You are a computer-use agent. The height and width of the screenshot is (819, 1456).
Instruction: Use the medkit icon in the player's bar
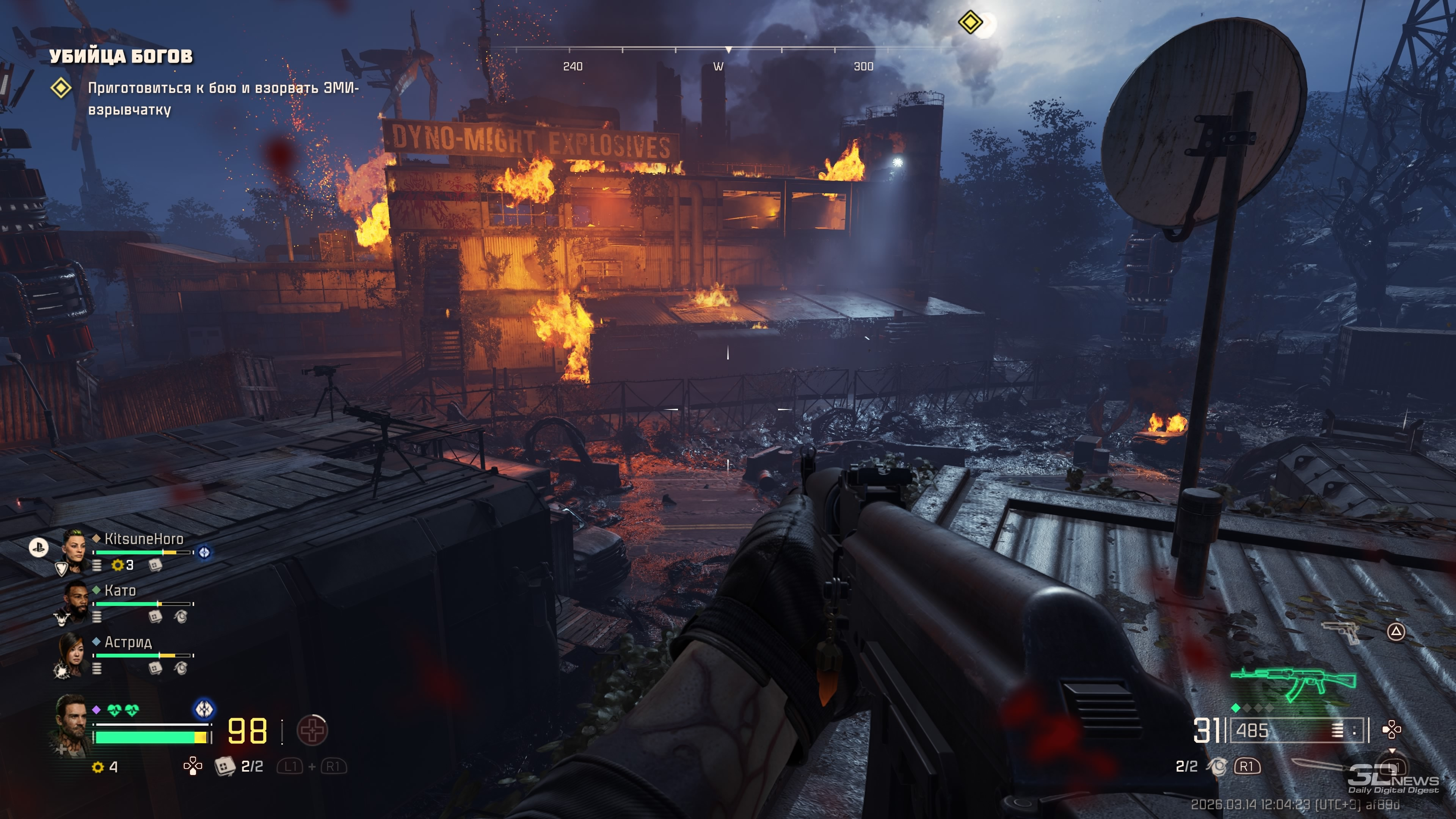coord(224,766)
